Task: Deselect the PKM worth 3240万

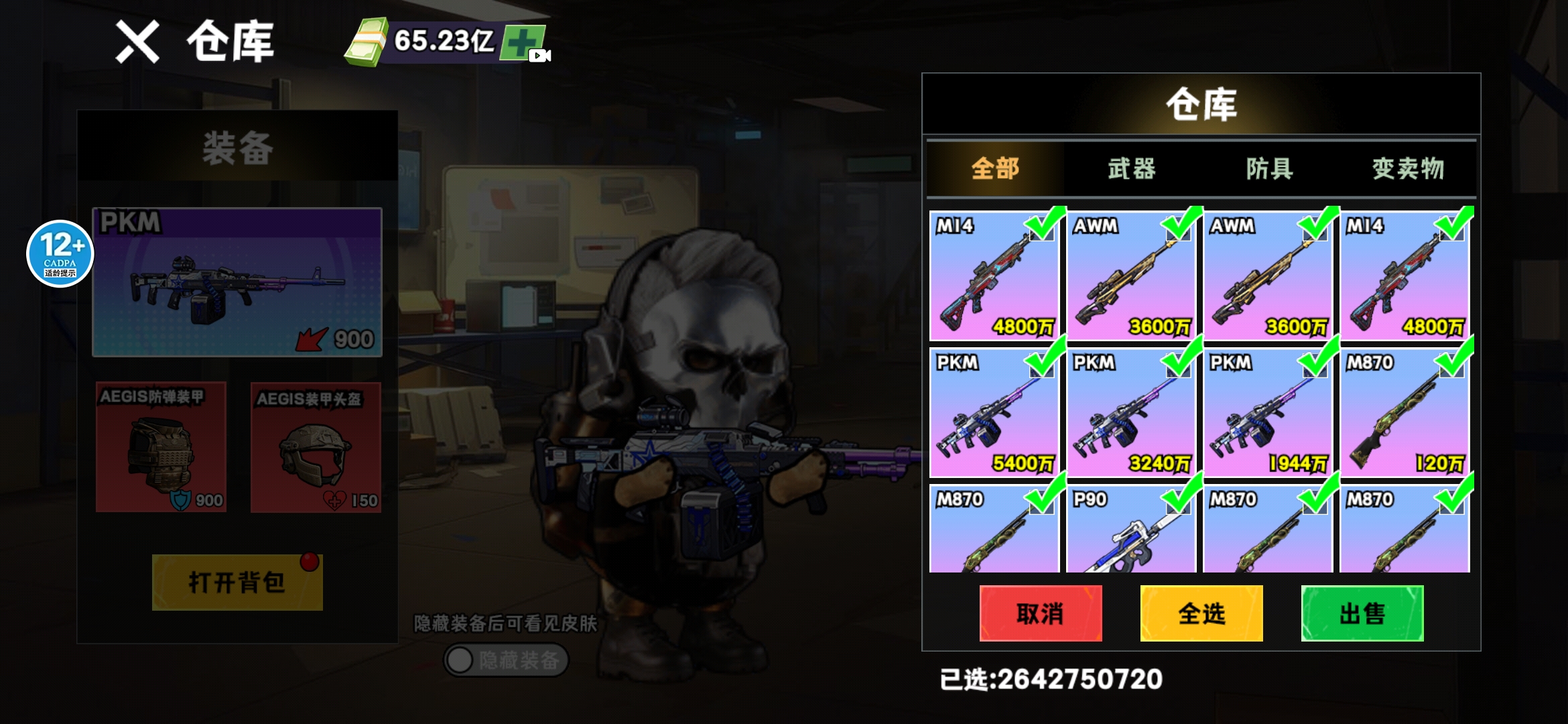Action: coord(1131,412)
